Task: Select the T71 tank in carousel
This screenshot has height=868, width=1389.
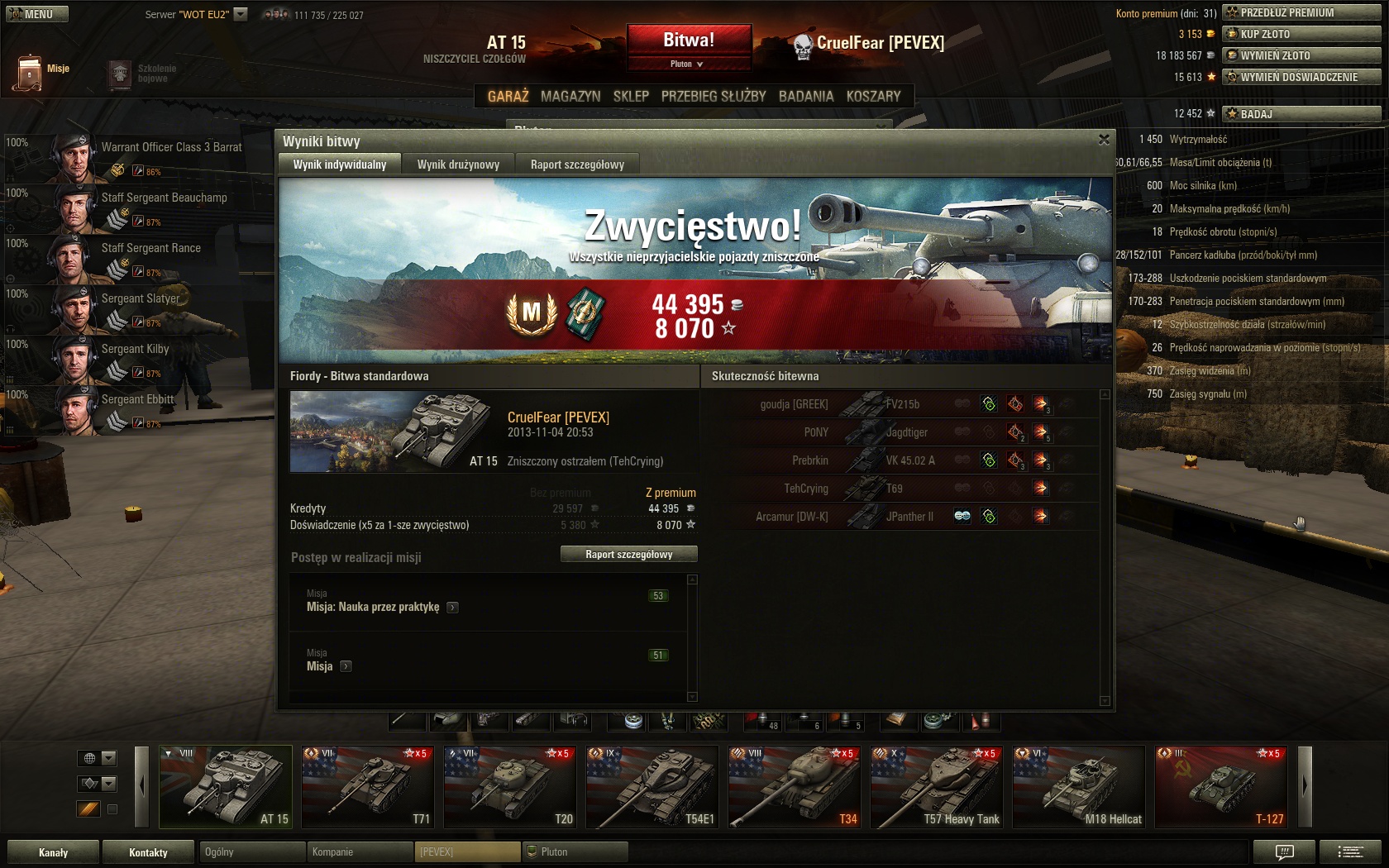Action: (366, 787)
